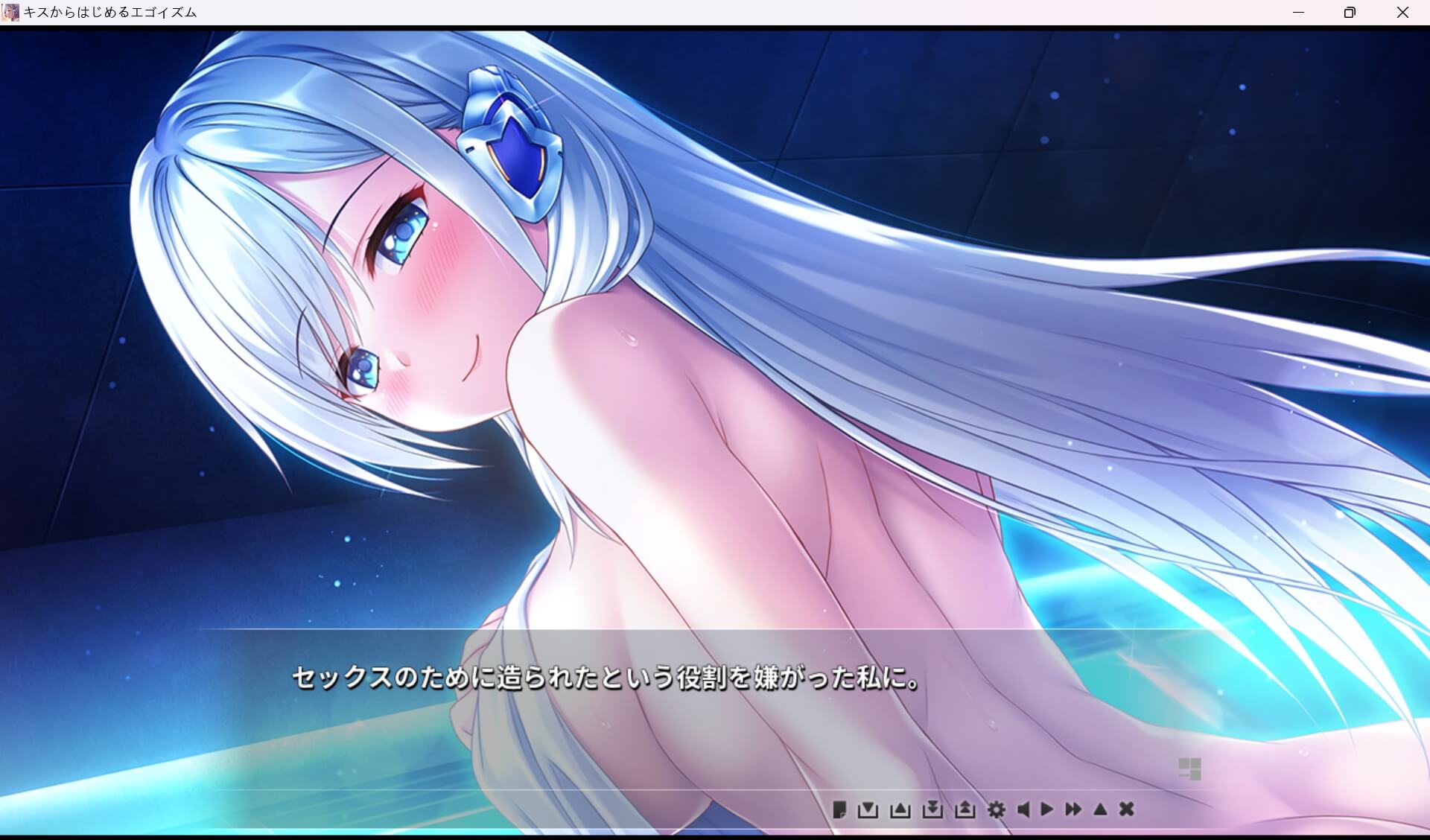
Task: Hide the message window with up arrow
Action: click(1101, 809)
